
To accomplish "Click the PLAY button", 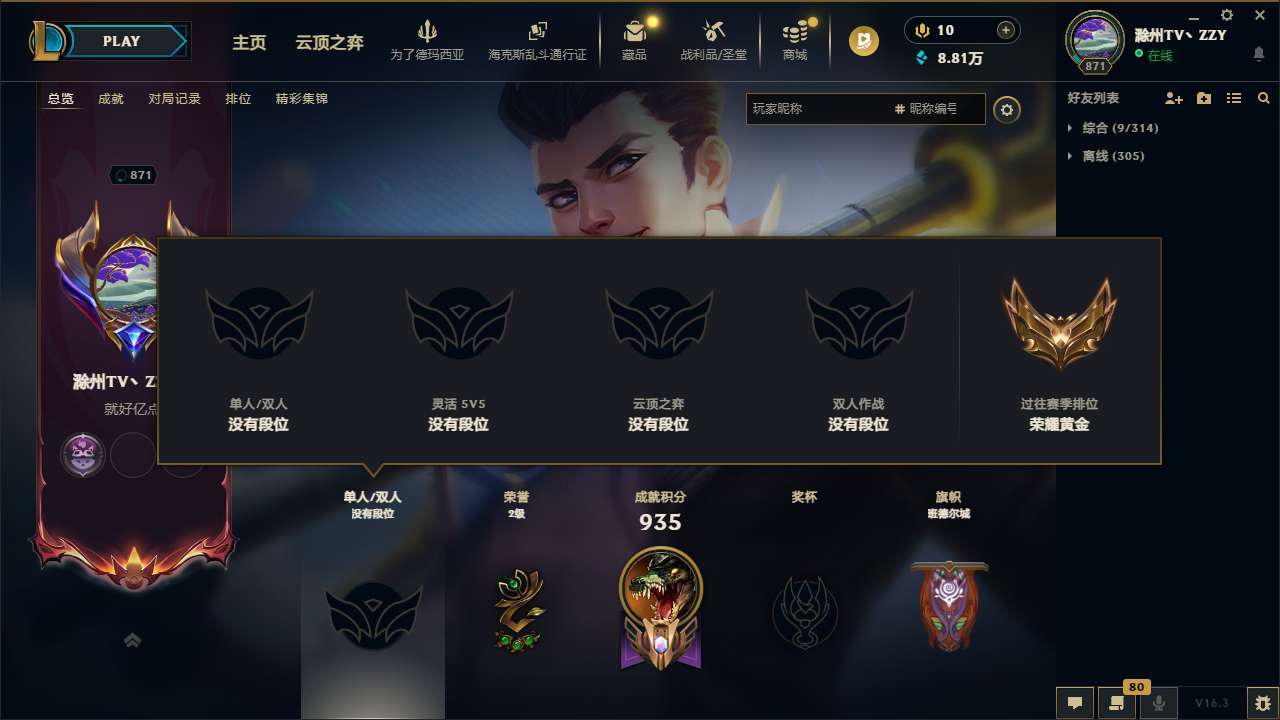I will (122, 41).
